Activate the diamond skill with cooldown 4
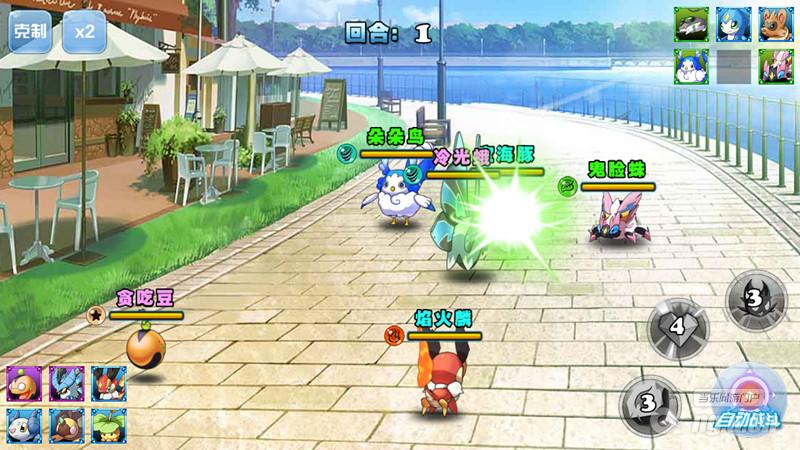This screenshot has width=800, height=450. pos(678,327)
